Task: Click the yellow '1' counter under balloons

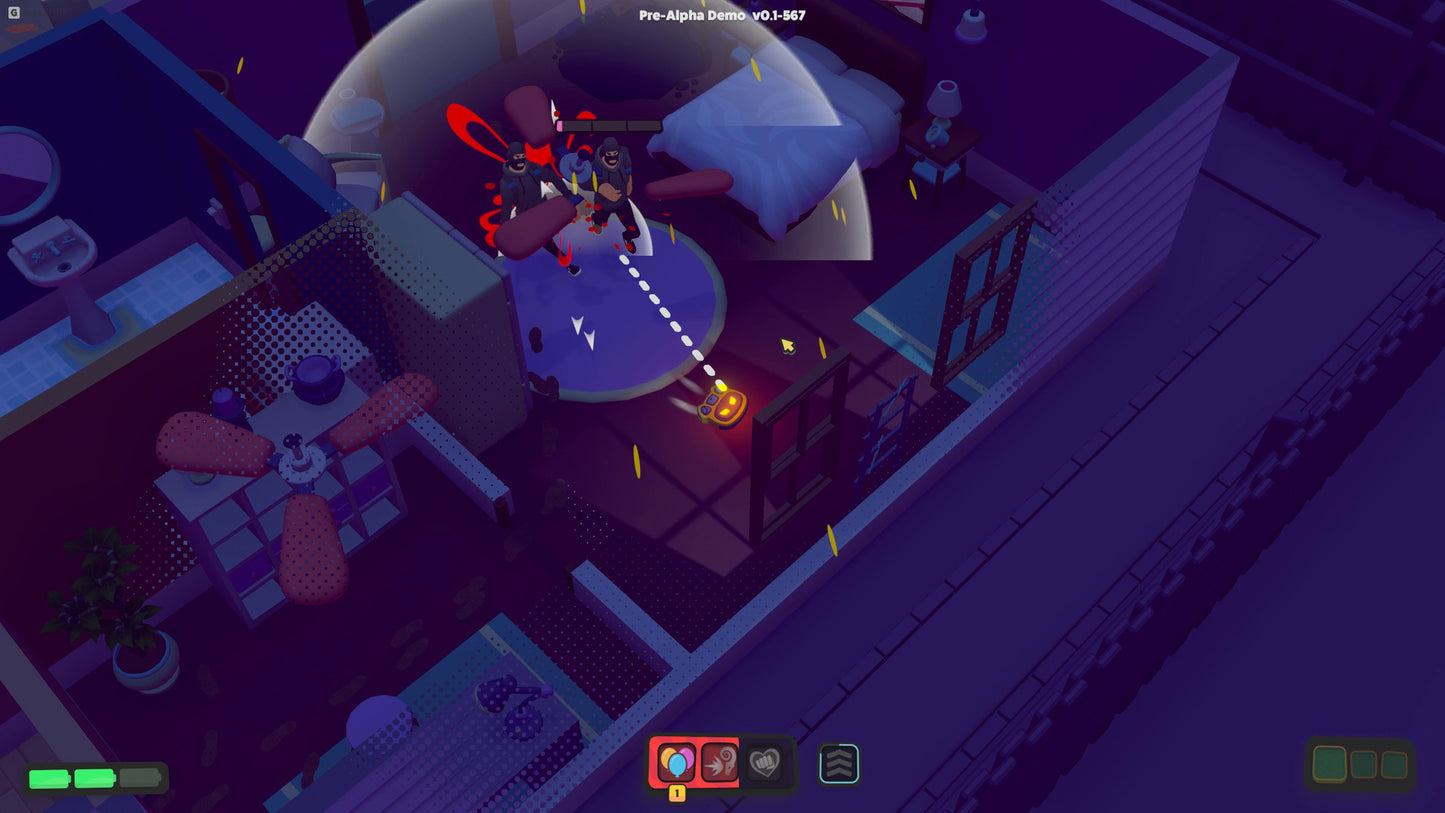Action: tap(677, 793)
